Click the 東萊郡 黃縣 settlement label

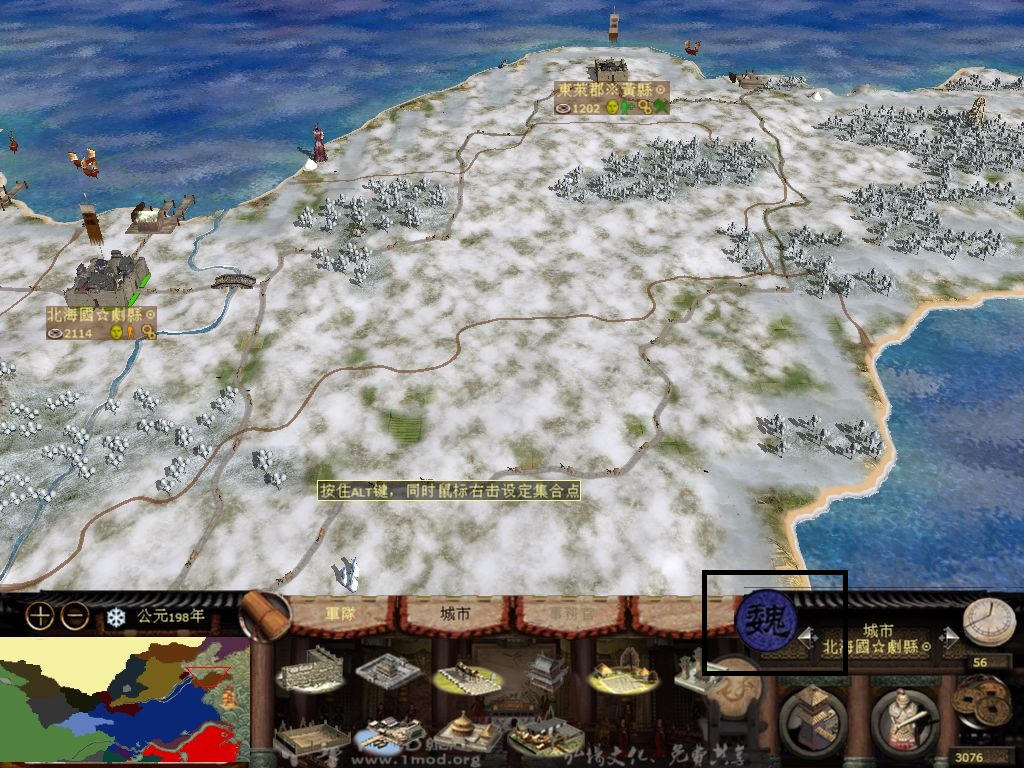click(x=611, y=90)
